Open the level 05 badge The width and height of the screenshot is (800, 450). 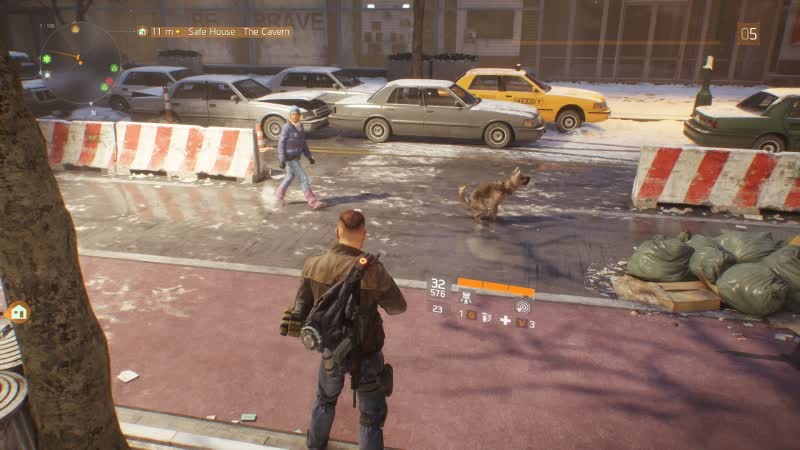tap(748, 34)
